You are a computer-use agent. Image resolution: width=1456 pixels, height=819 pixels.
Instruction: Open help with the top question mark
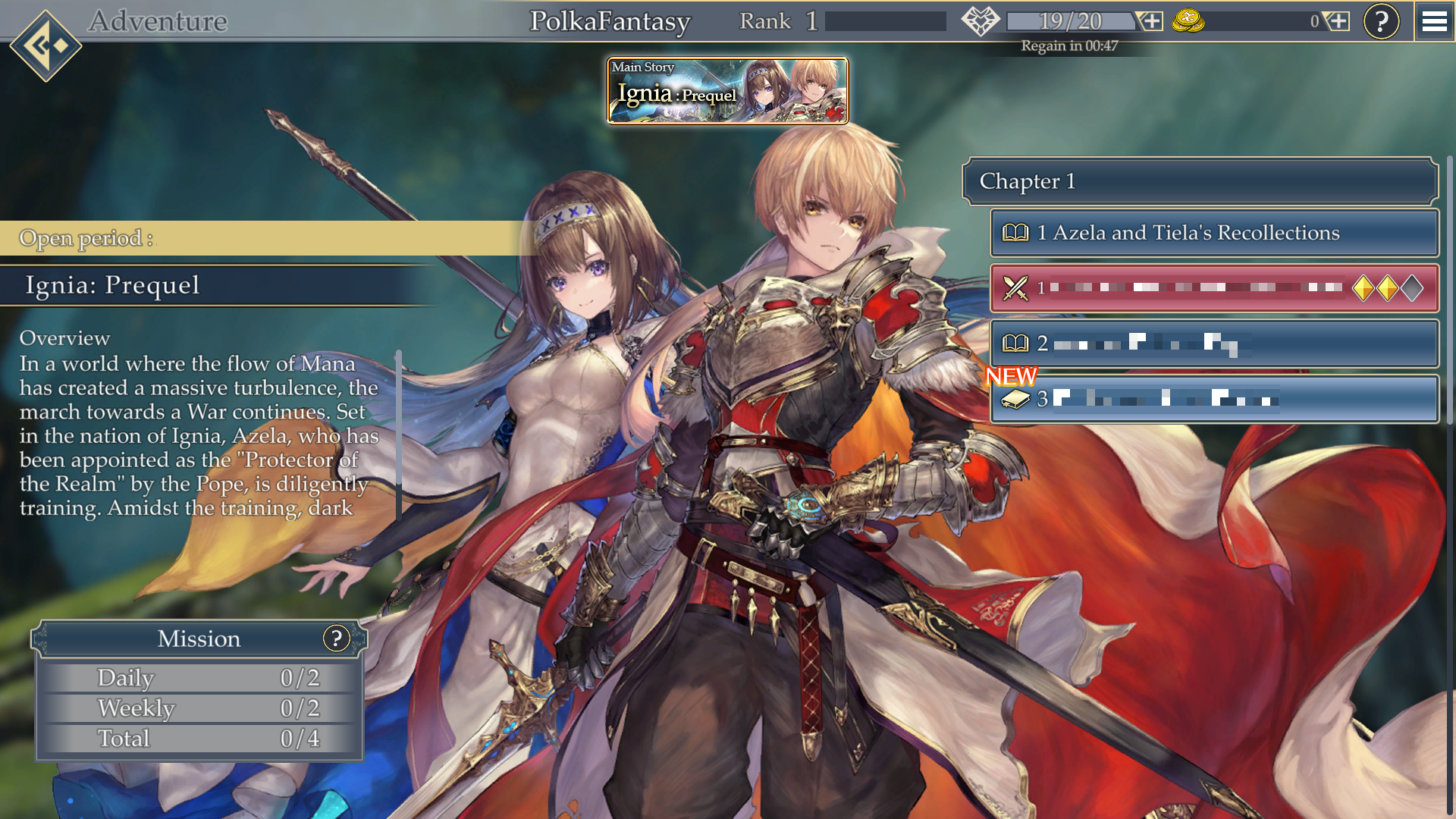(x=1381, y=21)
